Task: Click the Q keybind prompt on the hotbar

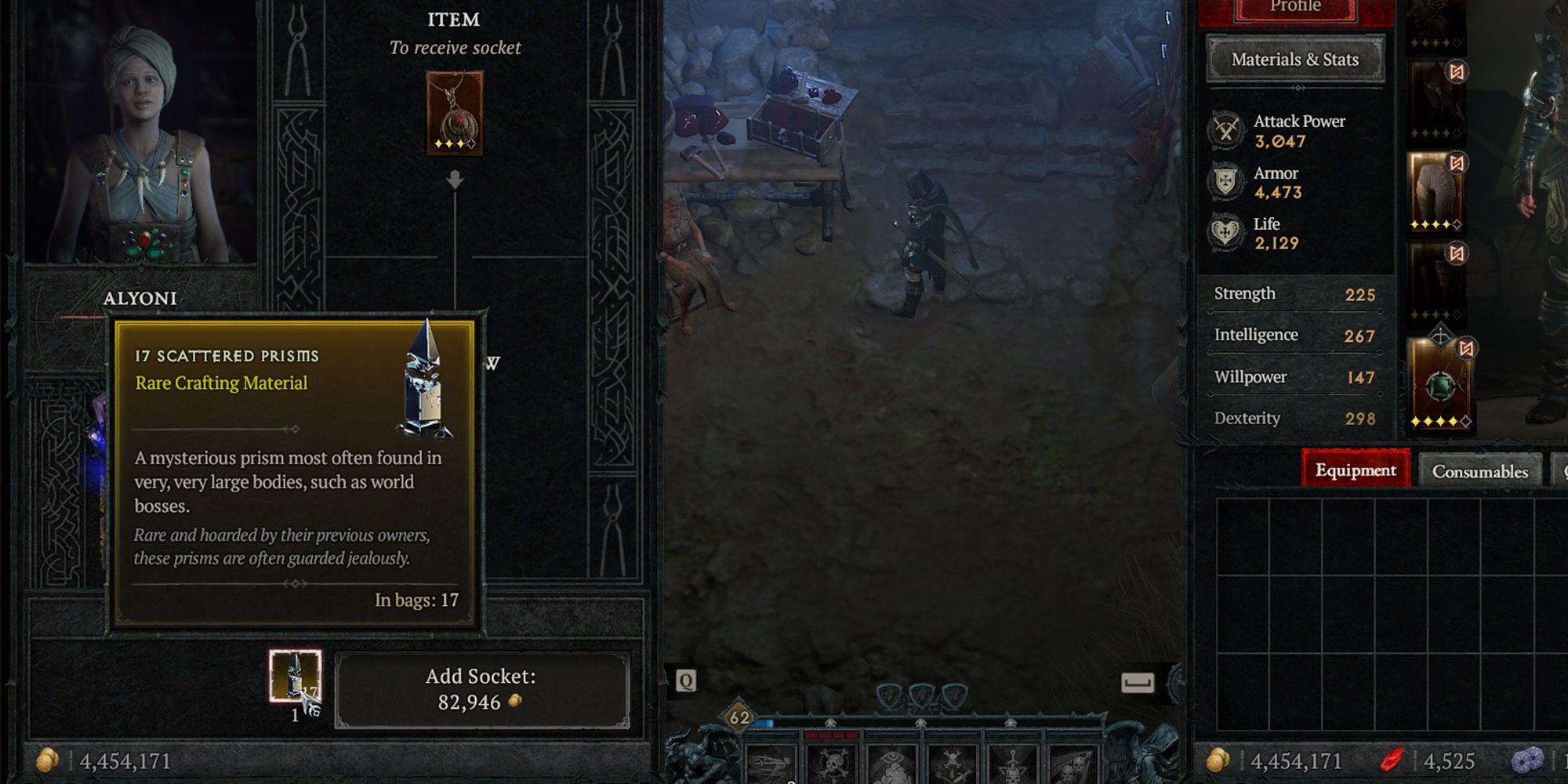Action: (688, 681)
